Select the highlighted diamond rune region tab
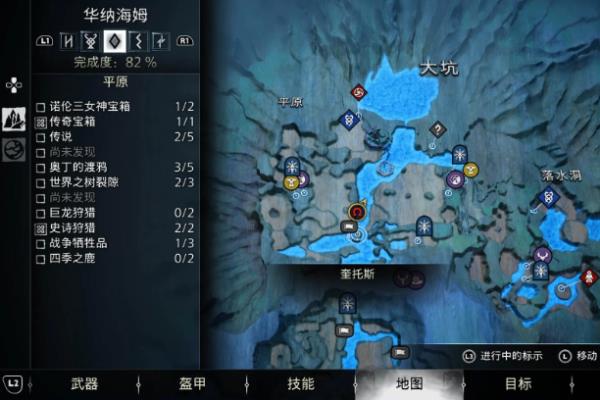The height and width of the screenshot is (400, 600). [114, 42]
